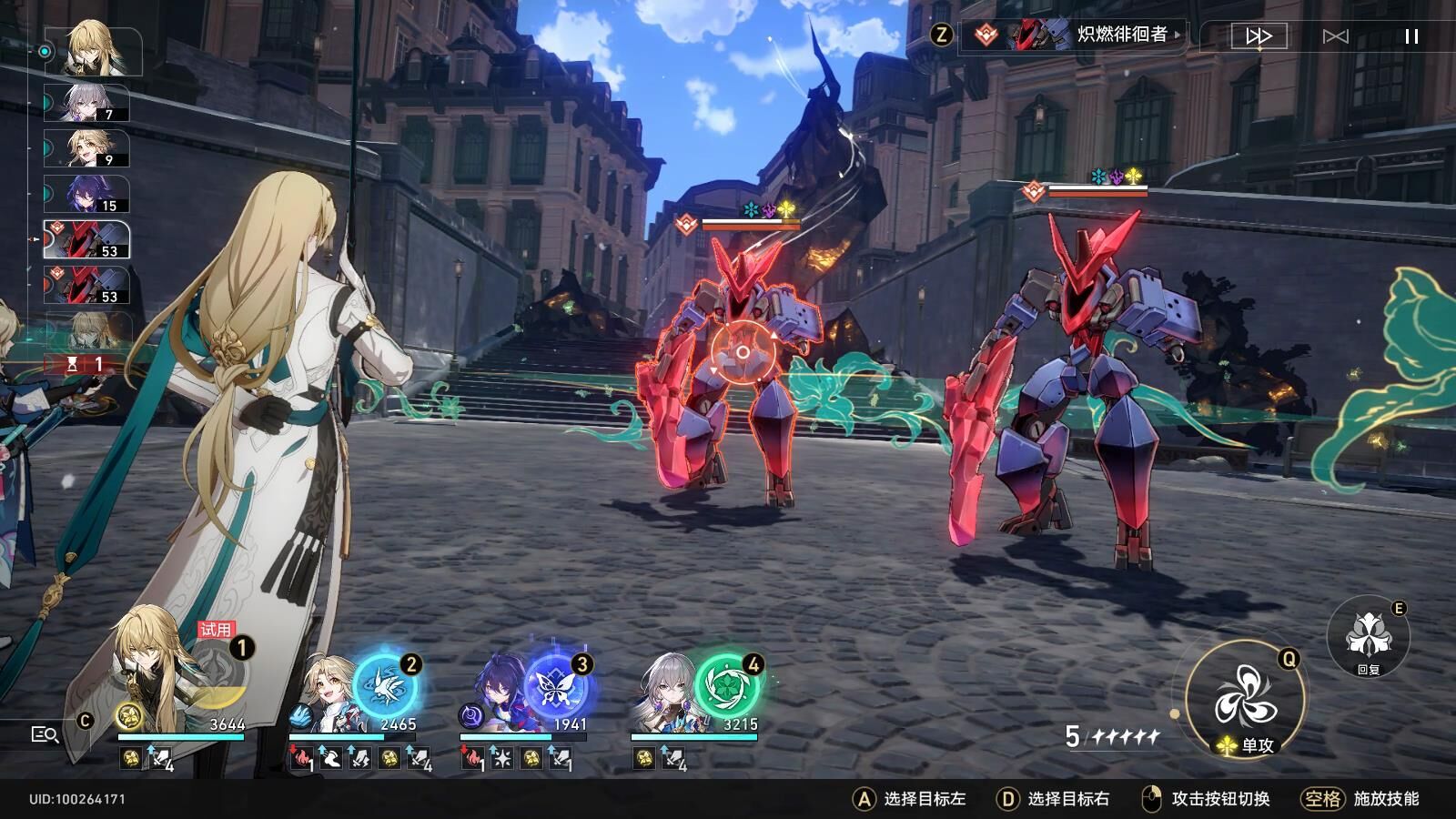Viewport: 1456px width, 819px height.
Task: Select the restore skill button
Action: tap(1368, 635)
